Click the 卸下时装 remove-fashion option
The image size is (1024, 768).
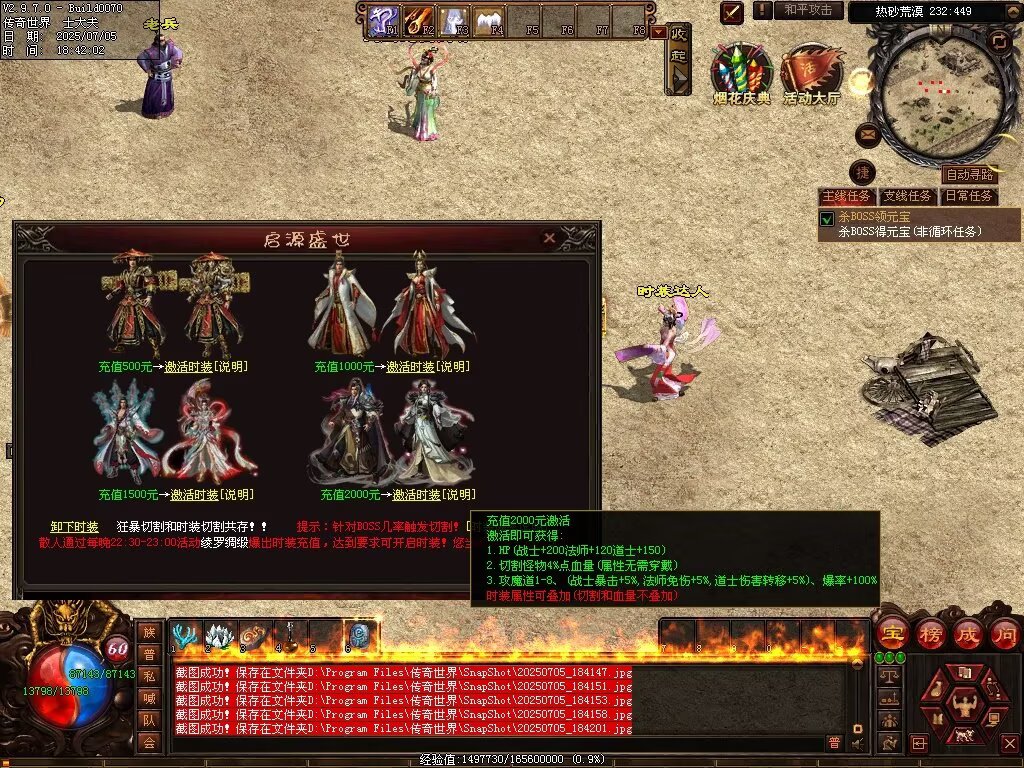coord(75,527)
